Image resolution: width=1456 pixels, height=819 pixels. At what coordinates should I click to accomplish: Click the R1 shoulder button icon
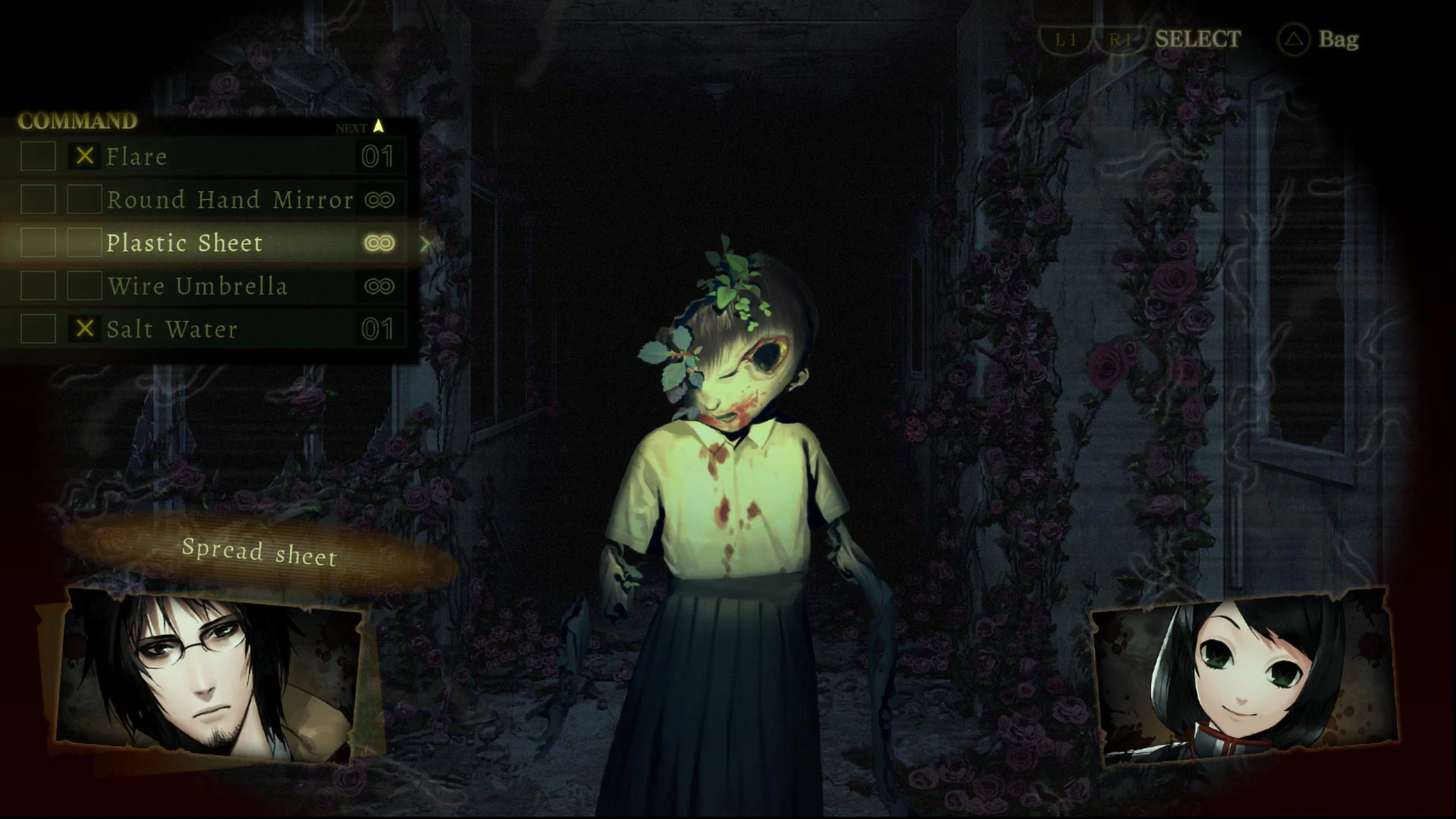click(1121, 39)
